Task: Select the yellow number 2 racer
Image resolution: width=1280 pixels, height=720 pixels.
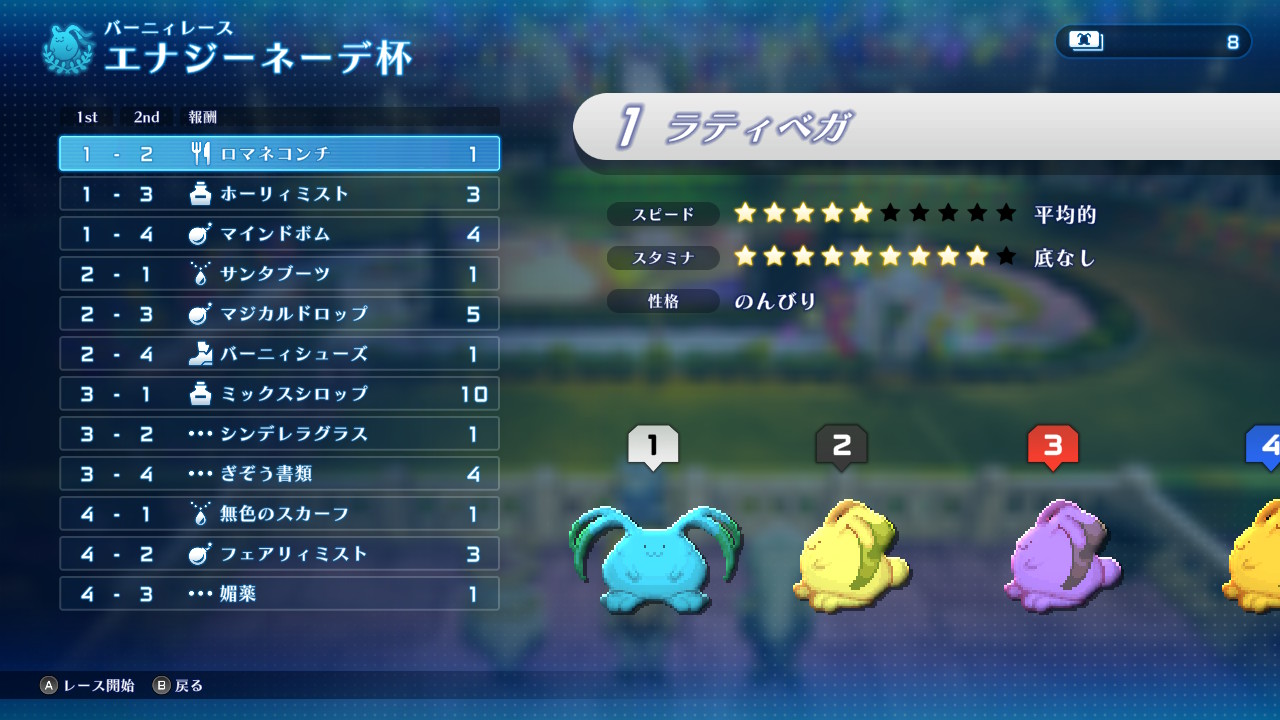Action: (850, 555)
